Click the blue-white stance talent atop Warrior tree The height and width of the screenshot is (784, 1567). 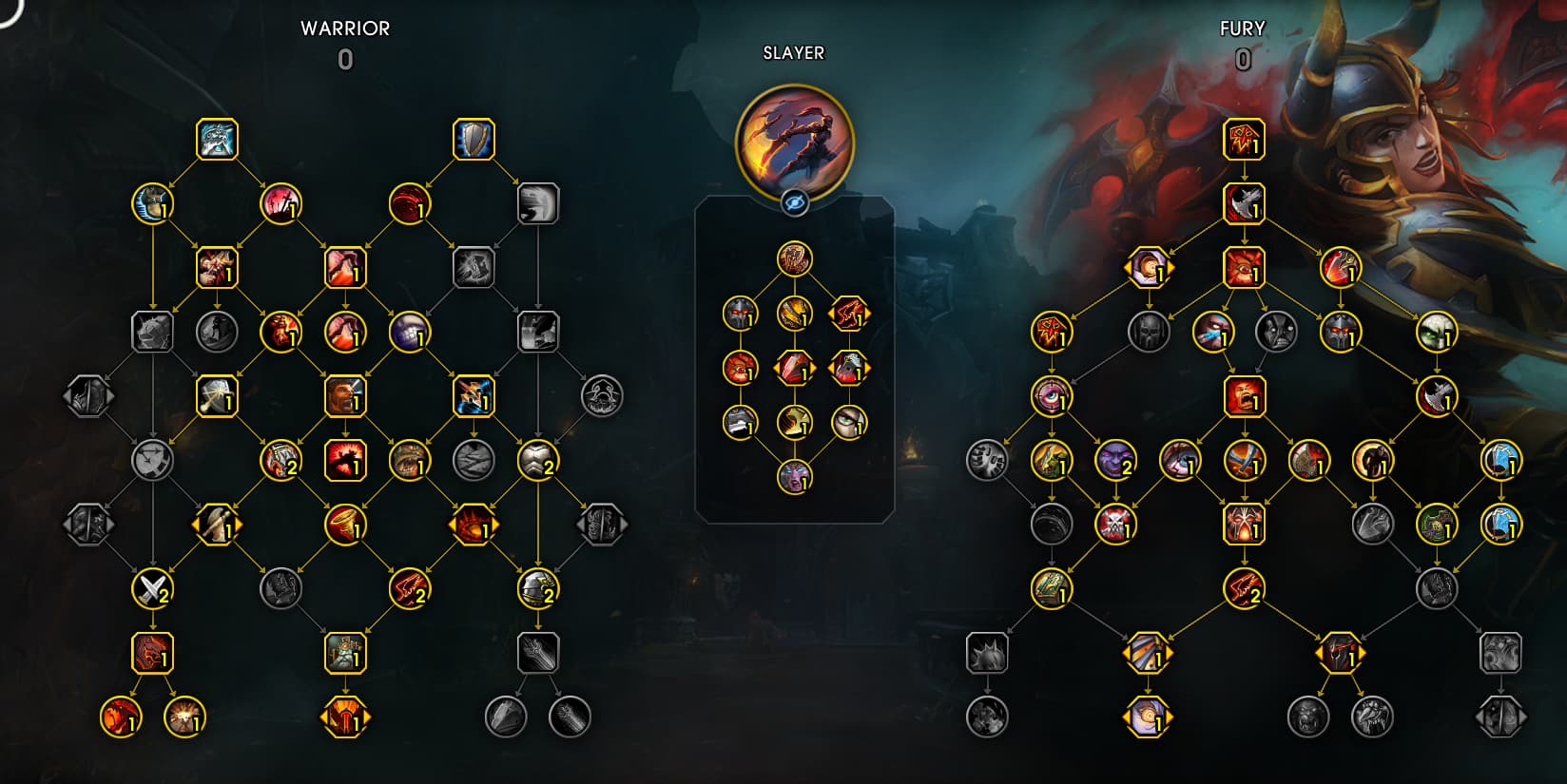pos(217,140)
